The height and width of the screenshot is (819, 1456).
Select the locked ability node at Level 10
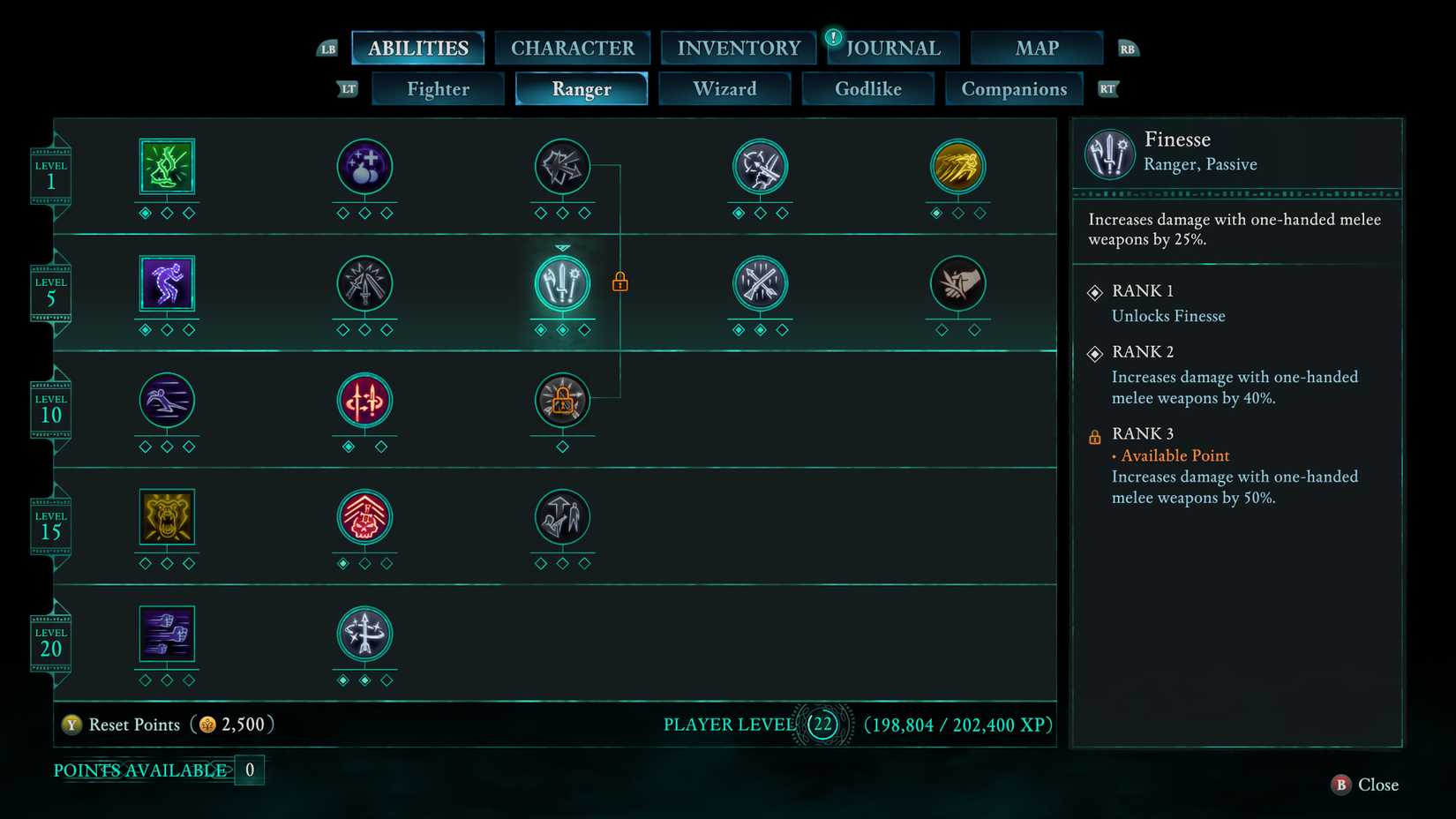[x=562, y=402]
